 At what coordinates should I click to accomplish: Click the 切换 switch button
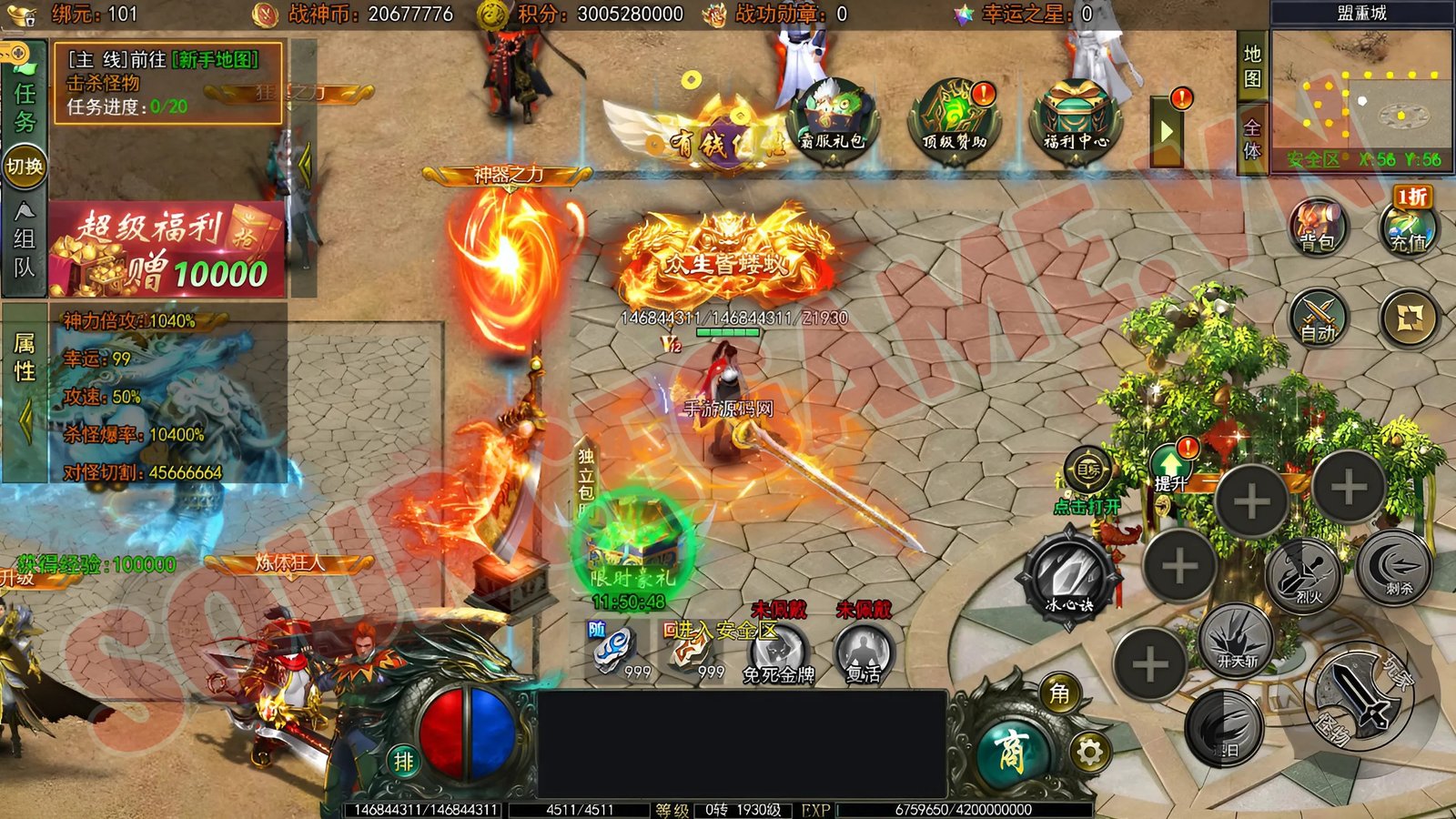pyautogui.click(x=25, y=167)
